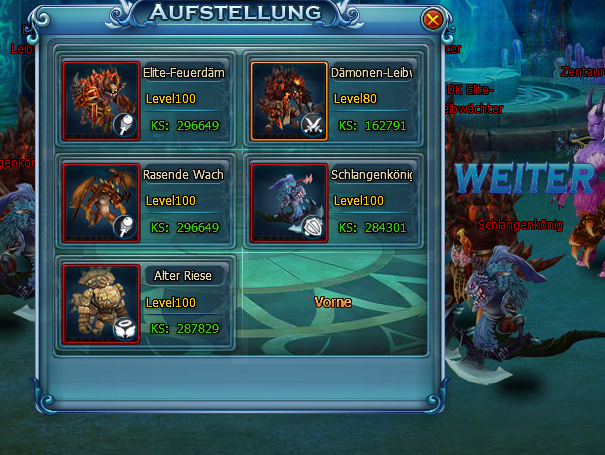Close the Aufstellung window

pyautogui.click(x=432, y=19)
